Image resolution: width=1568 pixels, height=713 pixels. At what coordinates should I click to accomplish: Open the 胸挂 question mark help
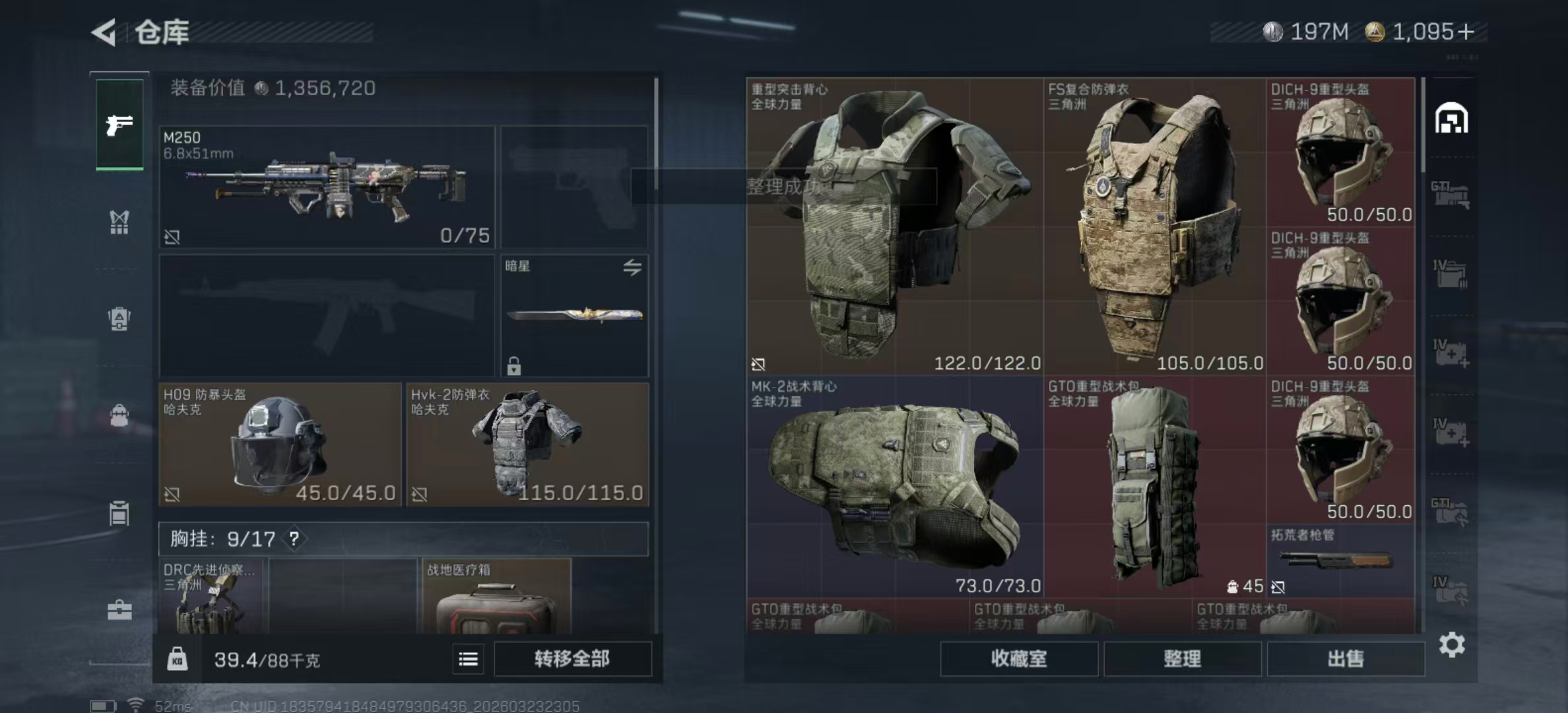click(294, 539)
